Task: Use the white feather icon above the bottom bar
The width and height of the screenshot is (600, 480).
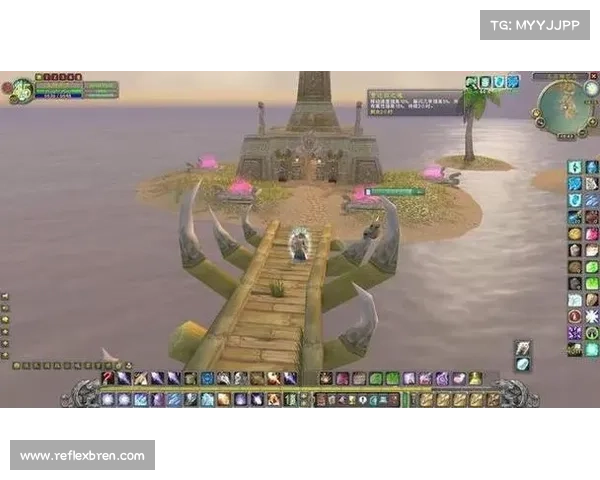Action: tap(523, 349)
